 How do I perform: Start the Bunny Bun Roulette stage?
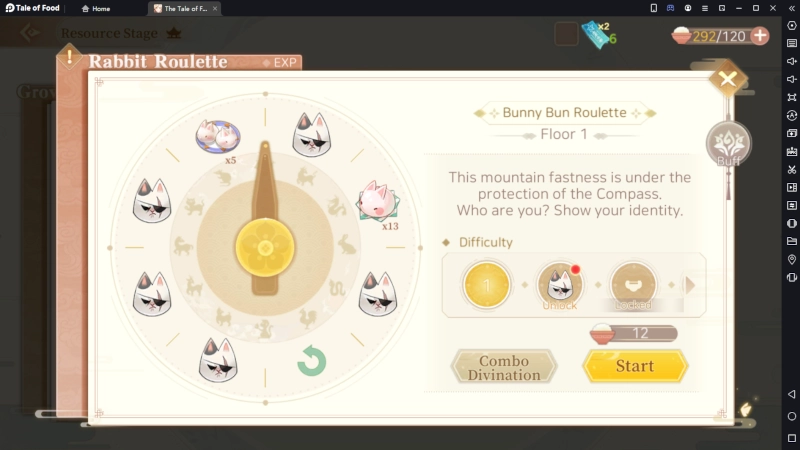635,366
